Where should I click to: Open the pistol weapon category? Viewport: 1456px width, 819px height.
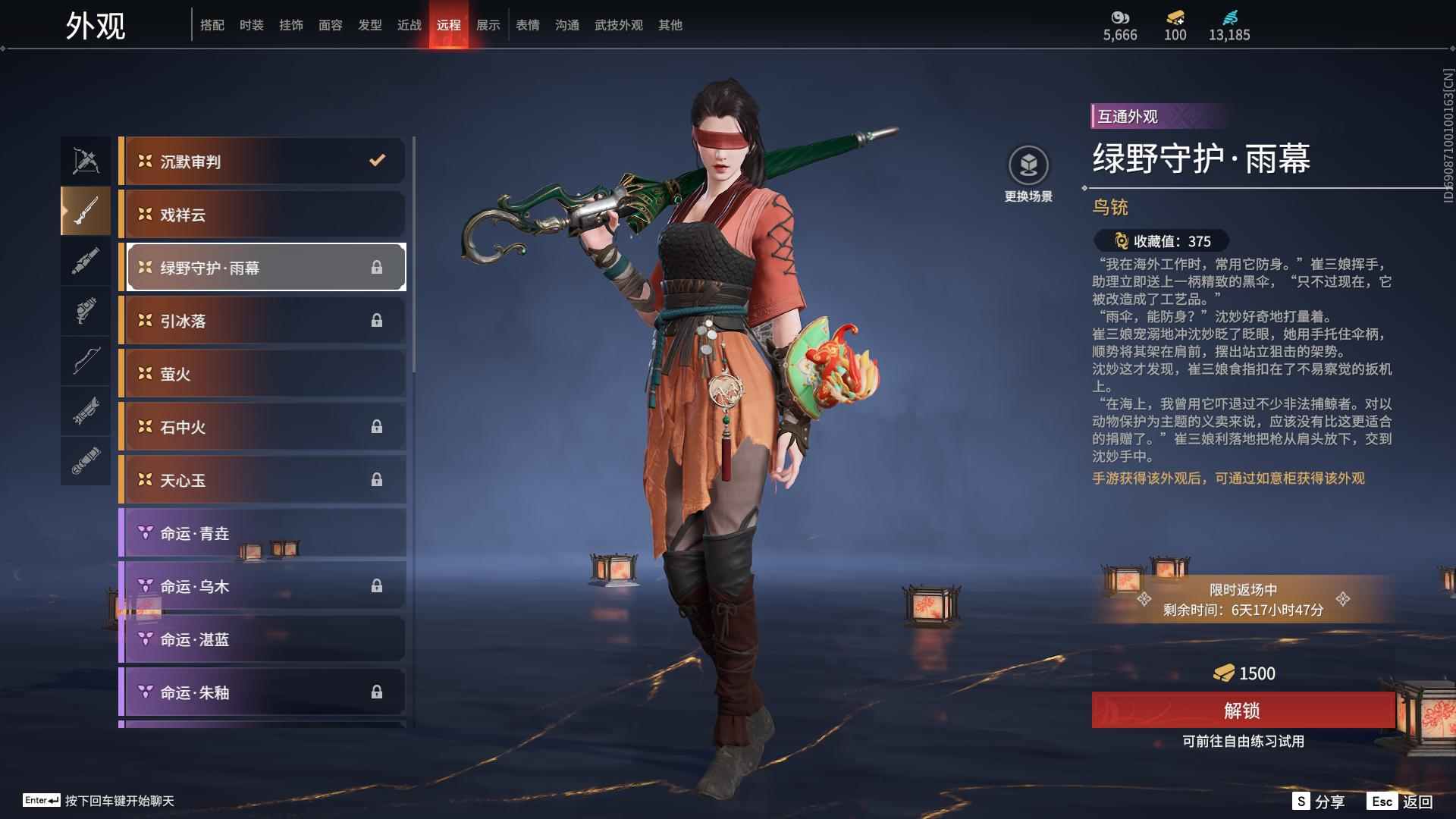coord(85,312)
